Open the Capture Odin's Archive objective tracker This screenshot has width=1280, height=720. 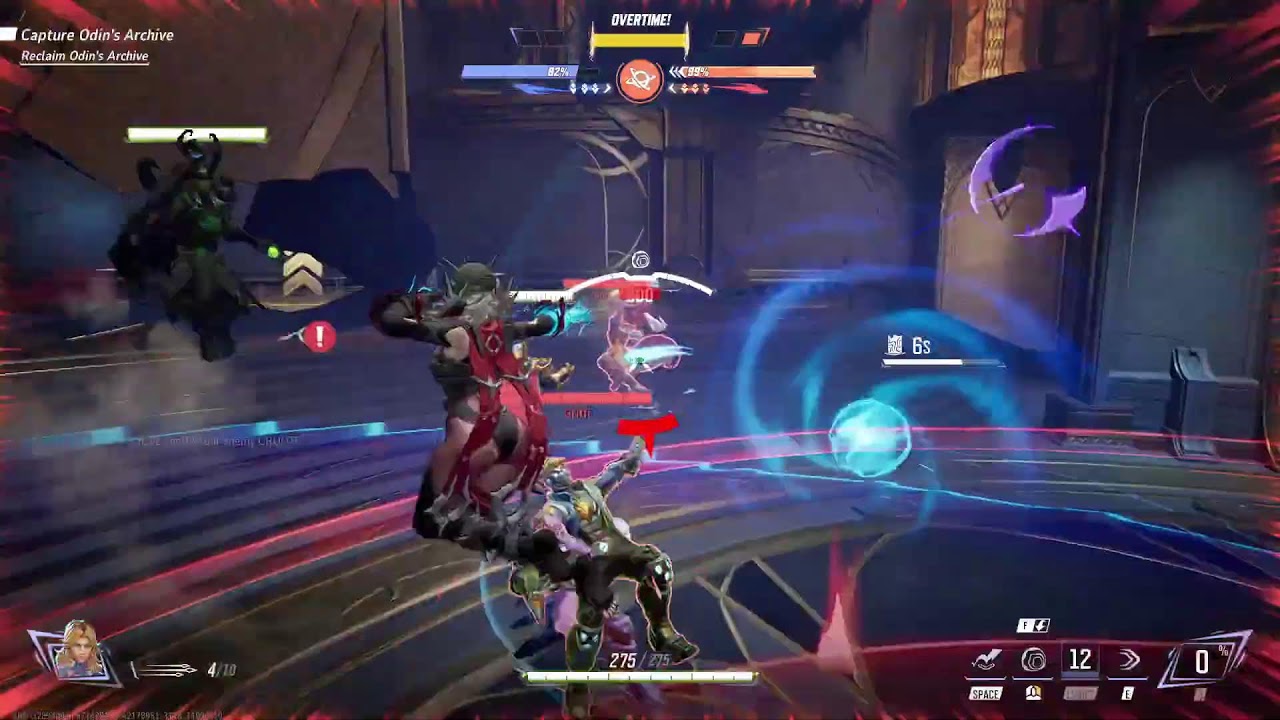tap(97, 35)
